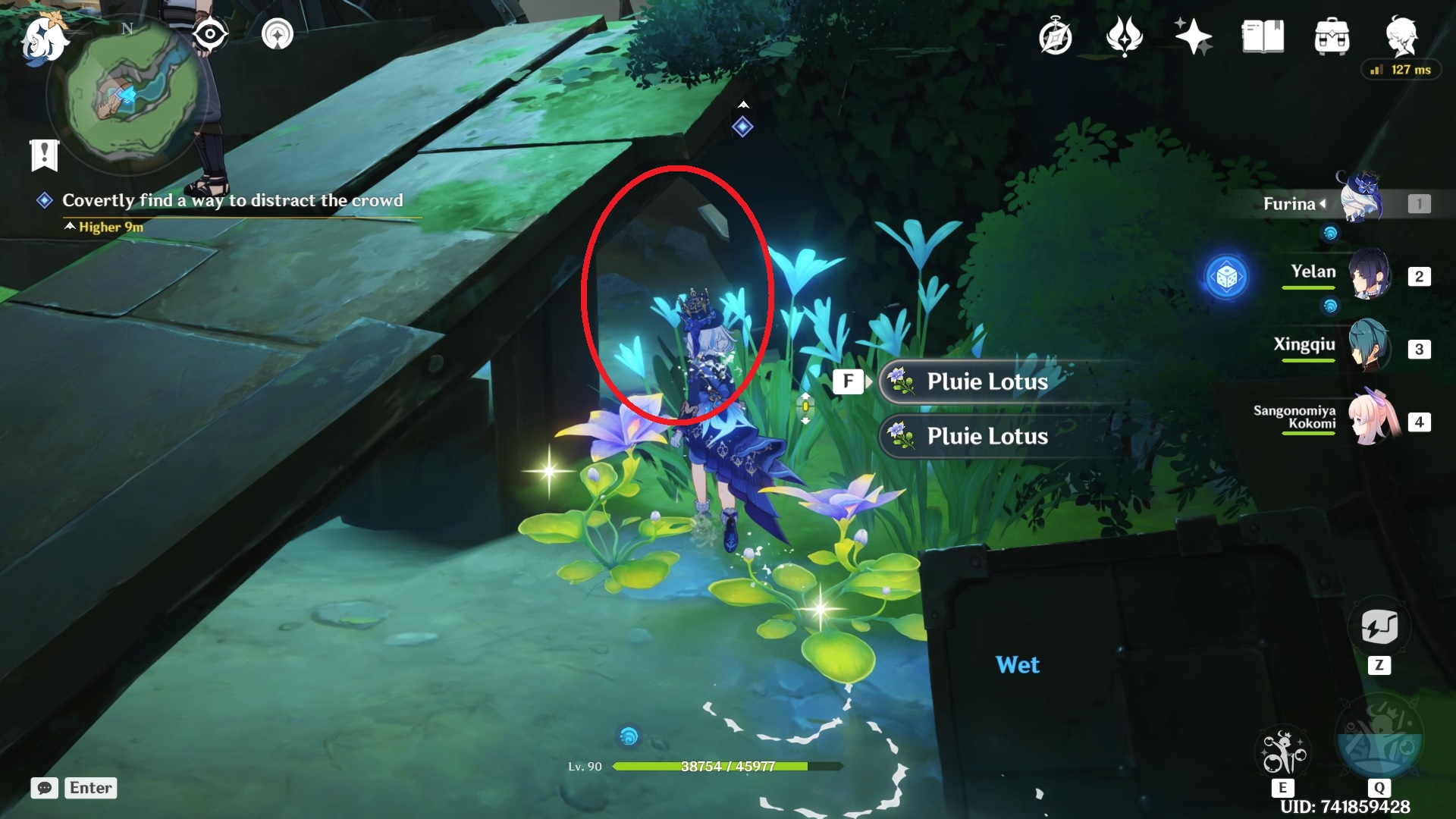Open the adventurer handbook book icon

point(1263,36)
